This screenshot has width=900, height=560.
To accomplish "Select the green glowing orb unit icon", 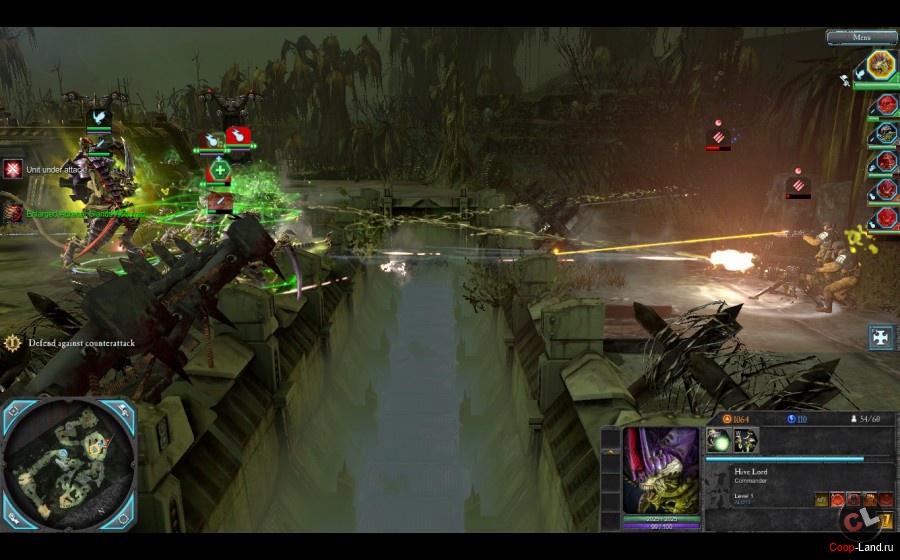I will tap(718, 440).
